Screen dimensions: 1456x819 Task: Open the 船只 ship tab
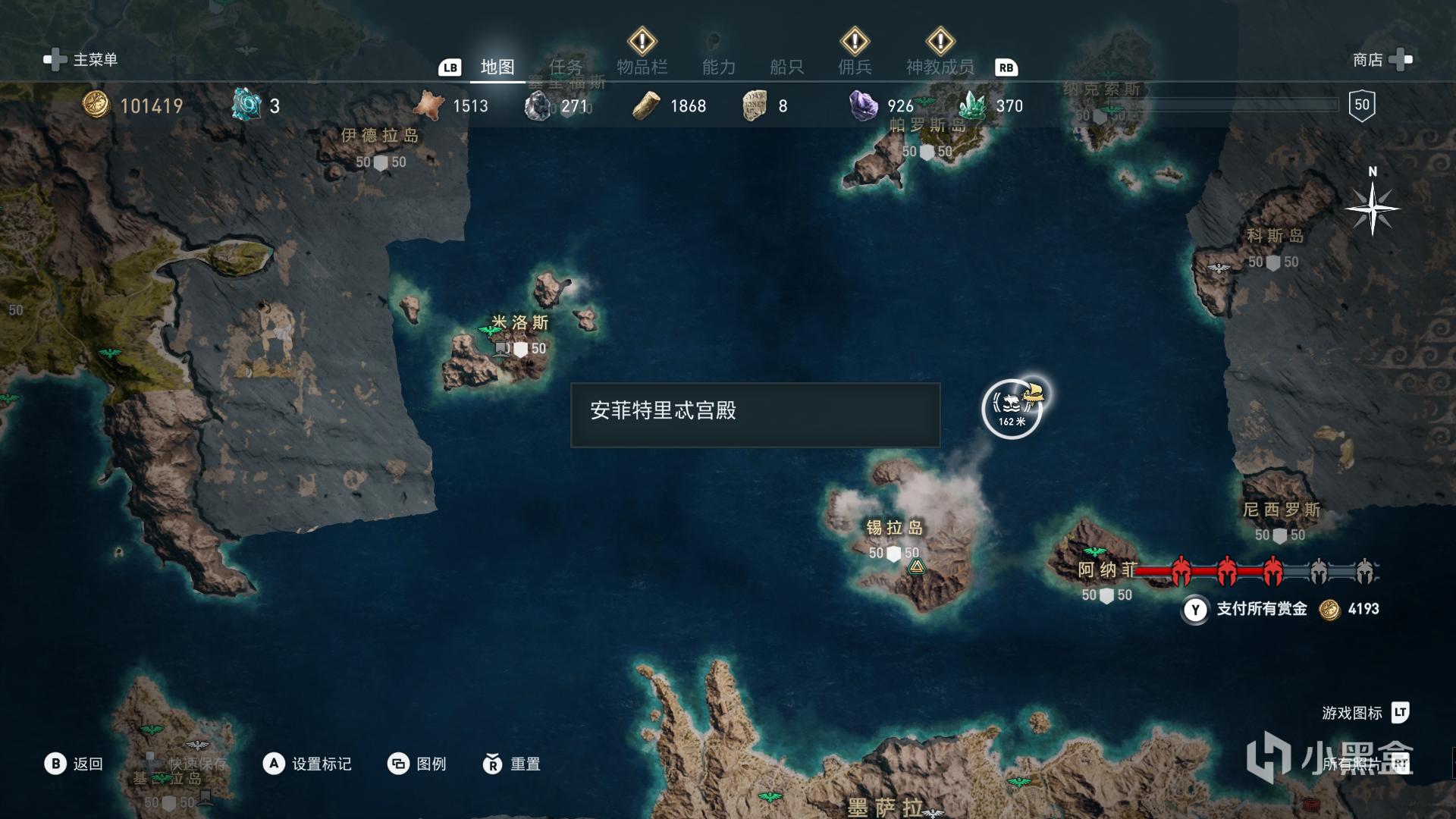coord(786,67)
